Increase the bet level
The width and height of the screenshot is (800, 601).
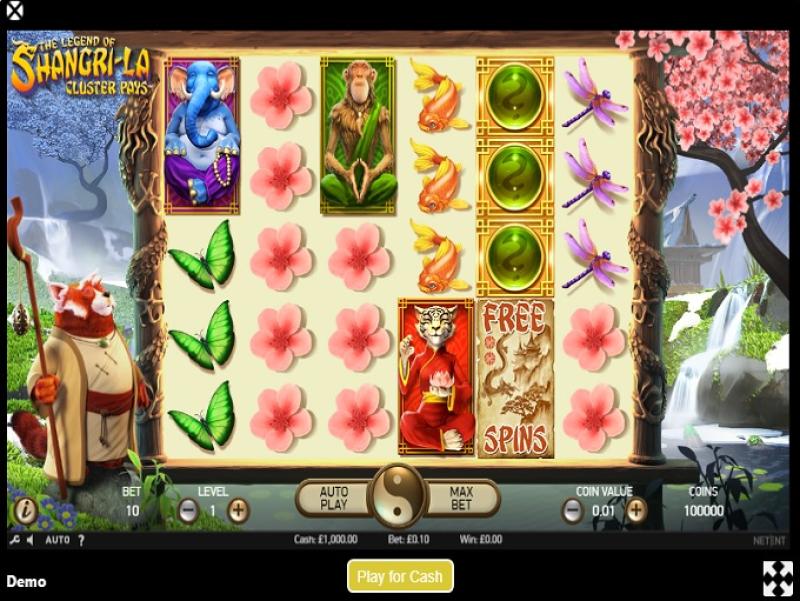tap(238, 510)
